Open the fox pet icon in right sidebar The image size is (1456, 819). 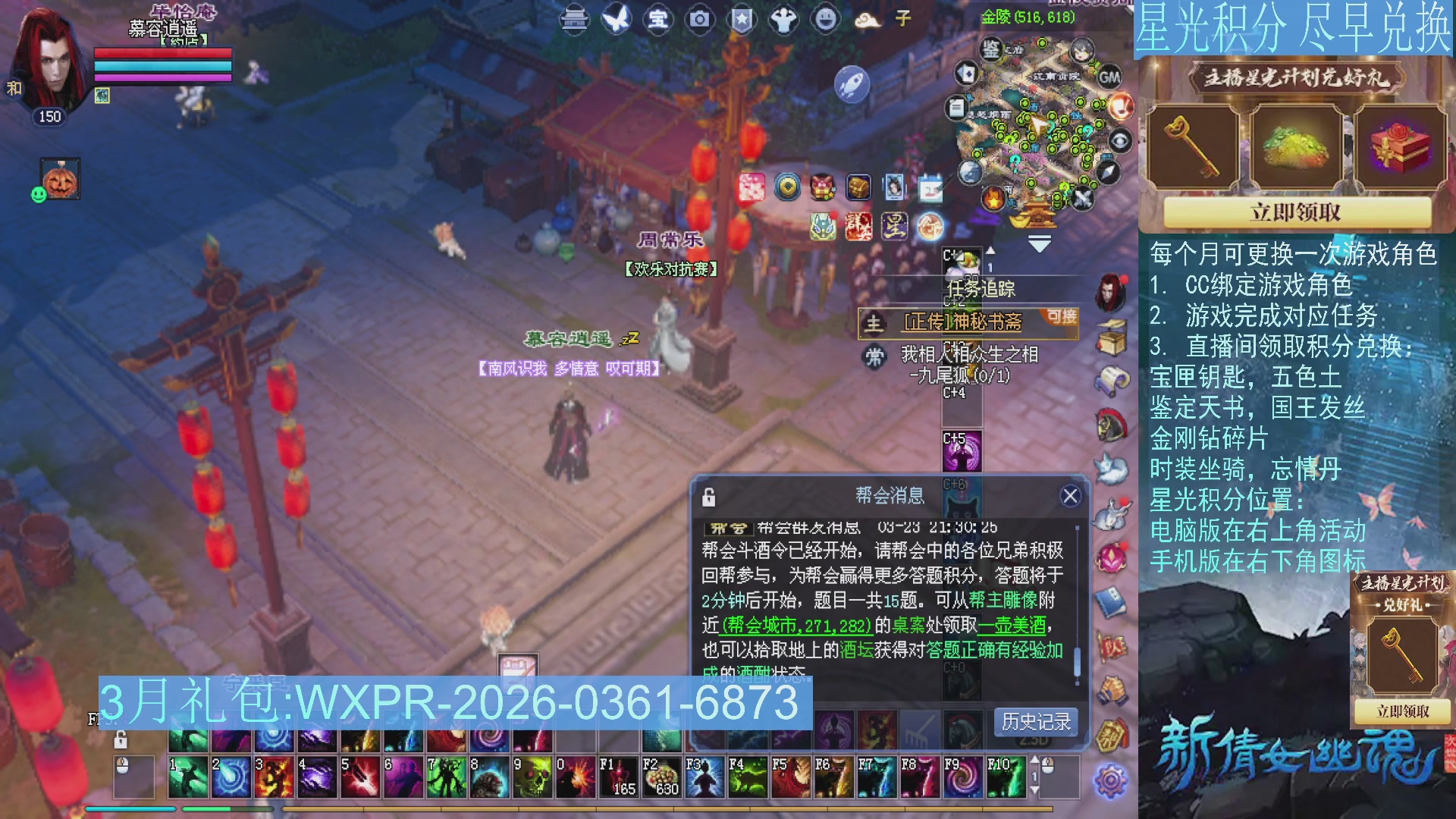(1112, 468)
